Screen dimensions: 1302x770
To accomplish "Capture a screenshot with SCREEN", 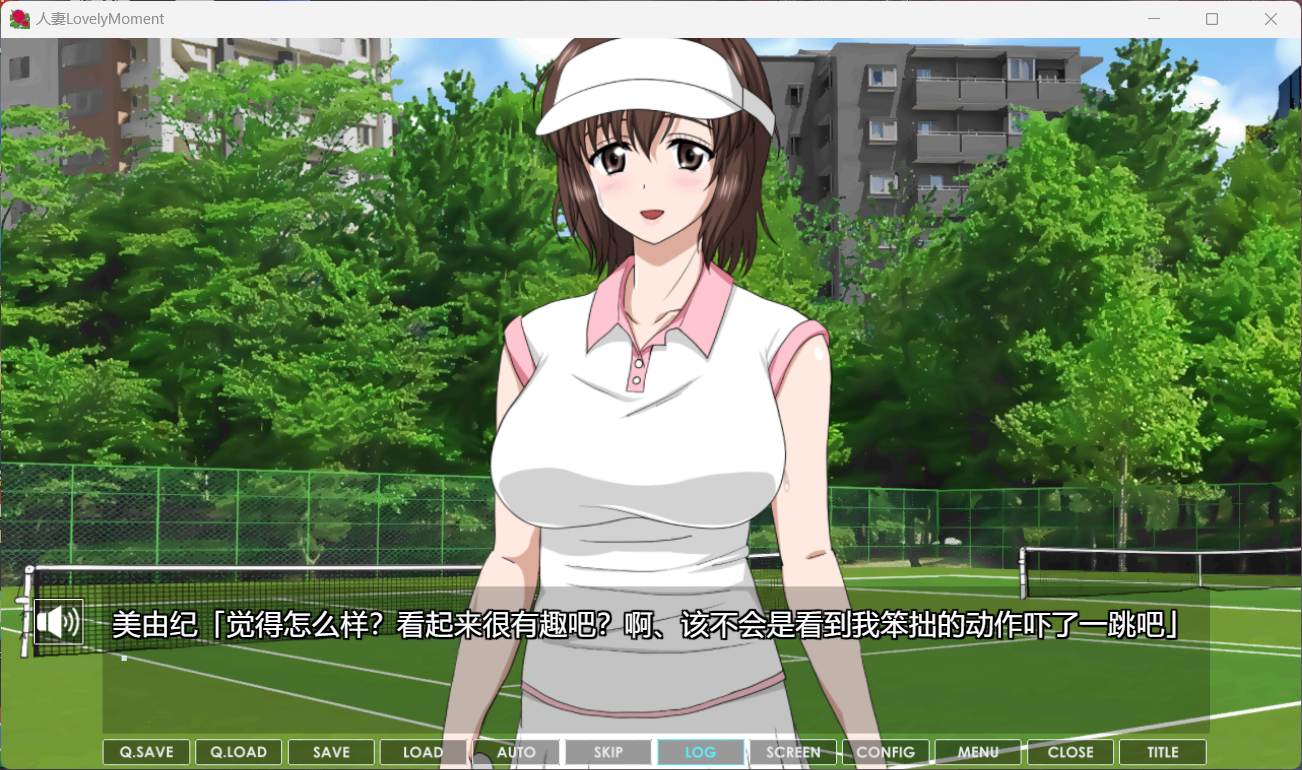I will (x=793, y=751).
